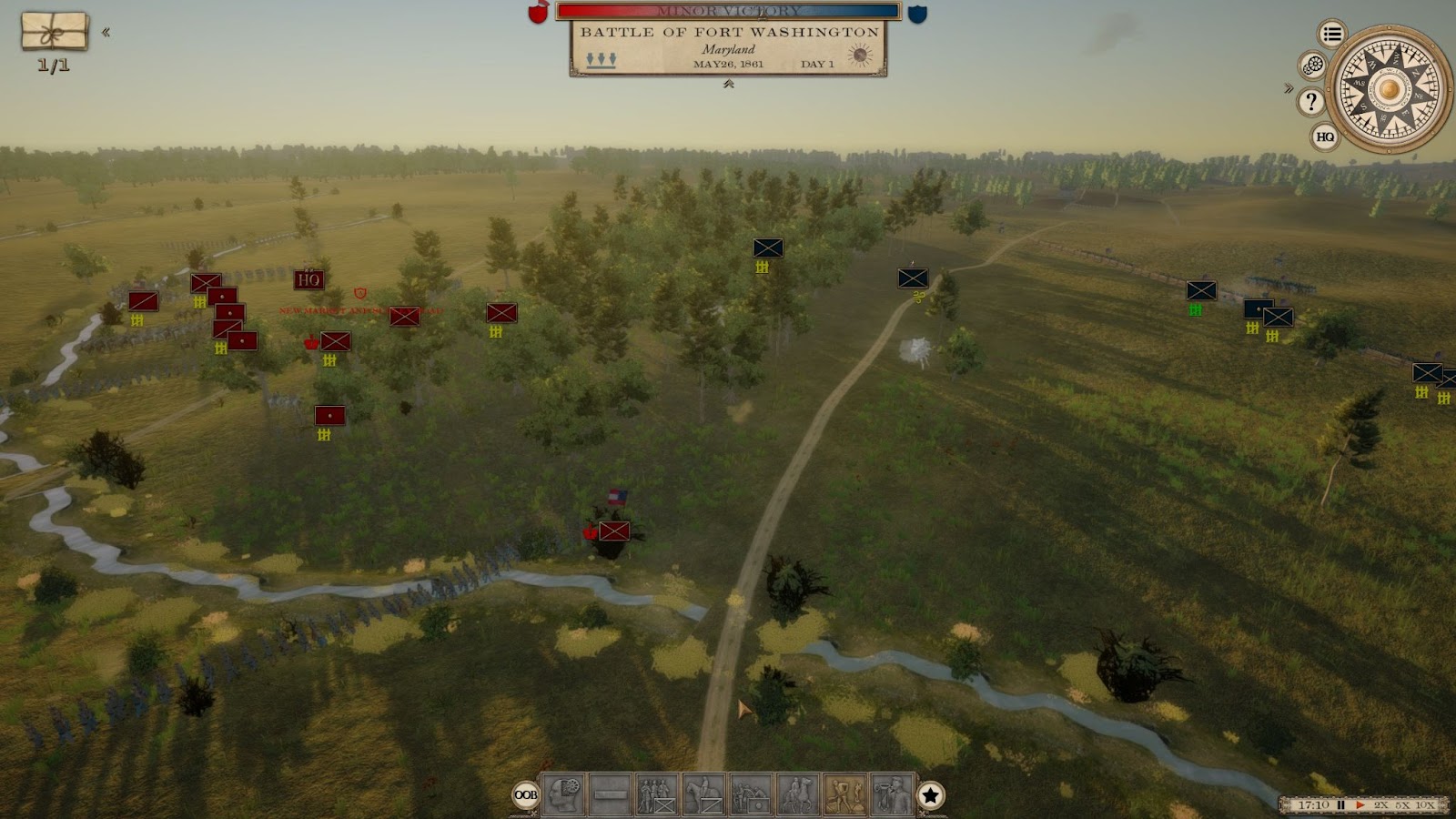Expand the battle info panel arrow
This screenshot has width=1456, height=819.
coord(729,84)
